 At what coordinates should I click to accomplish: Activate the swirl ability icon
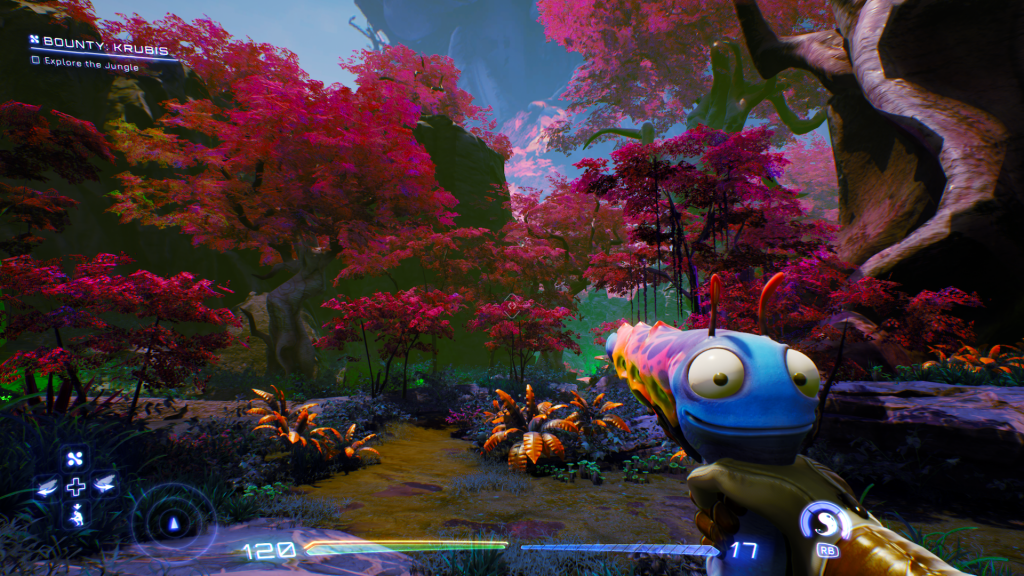[x=826, y=522]
